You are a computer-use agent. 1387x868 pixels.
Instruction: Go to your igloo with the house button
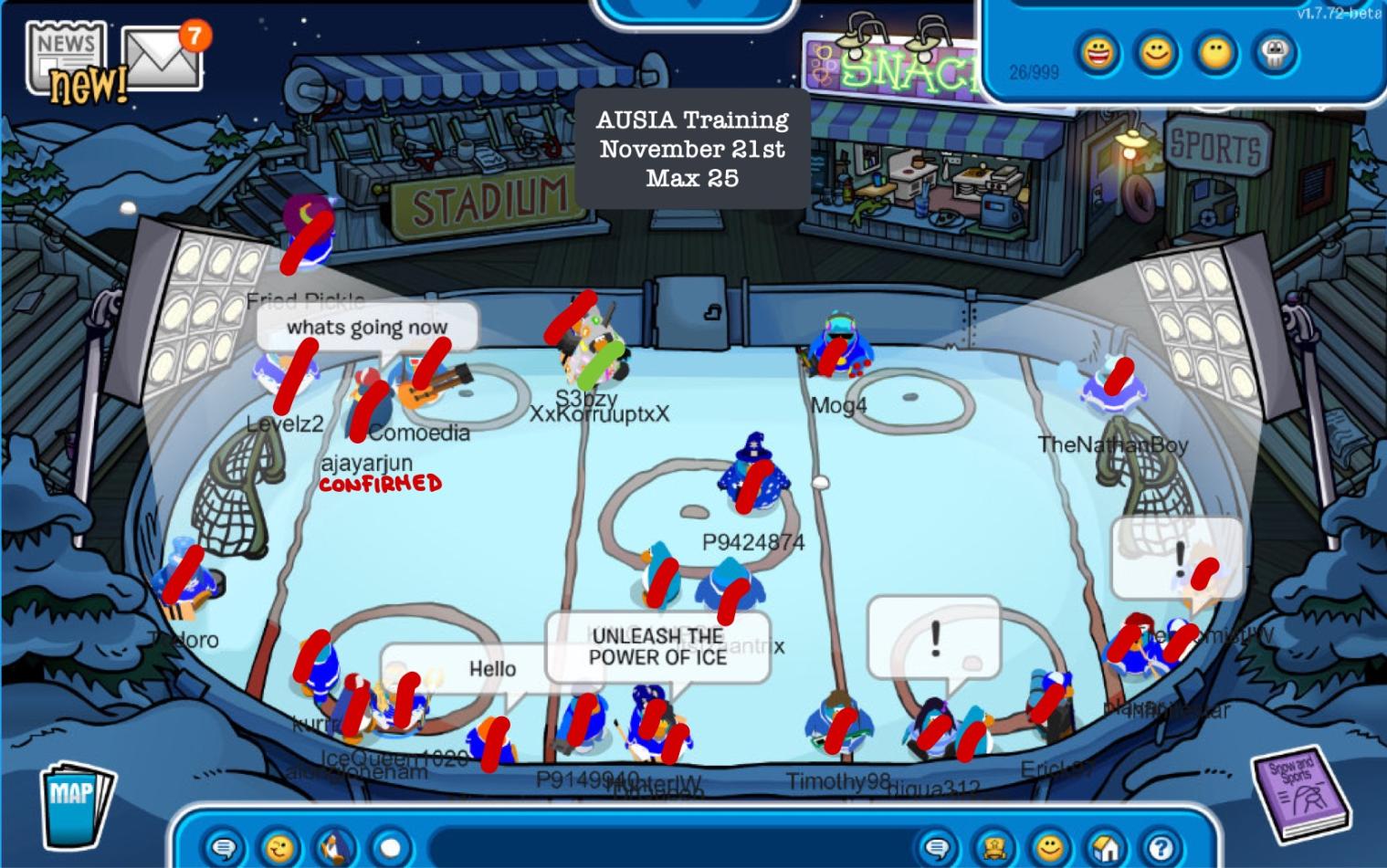(x=1106, y=848)
